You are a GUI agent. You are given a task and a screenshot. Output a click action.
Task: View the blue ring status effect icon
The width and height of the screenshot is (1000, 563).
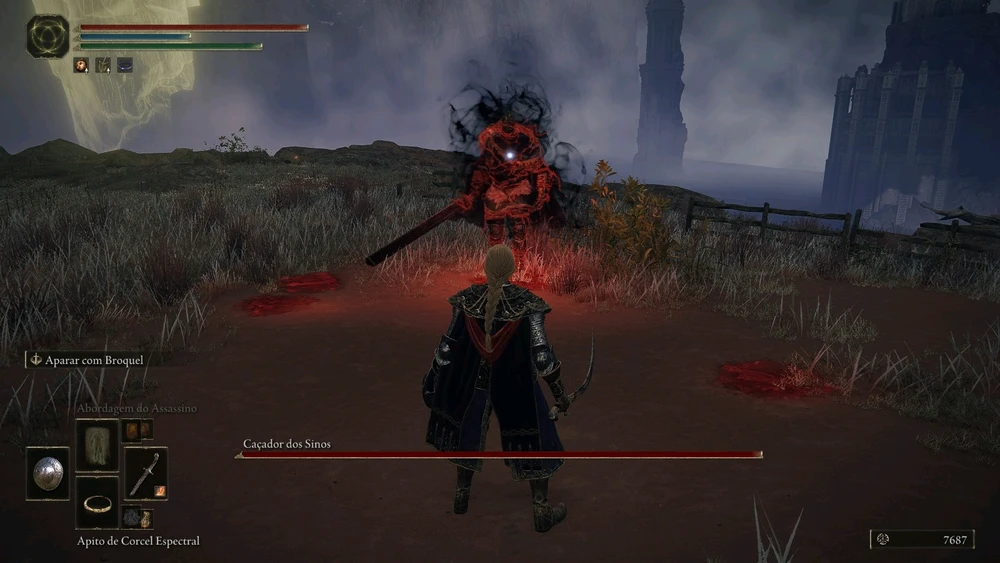tap(125, 65)
